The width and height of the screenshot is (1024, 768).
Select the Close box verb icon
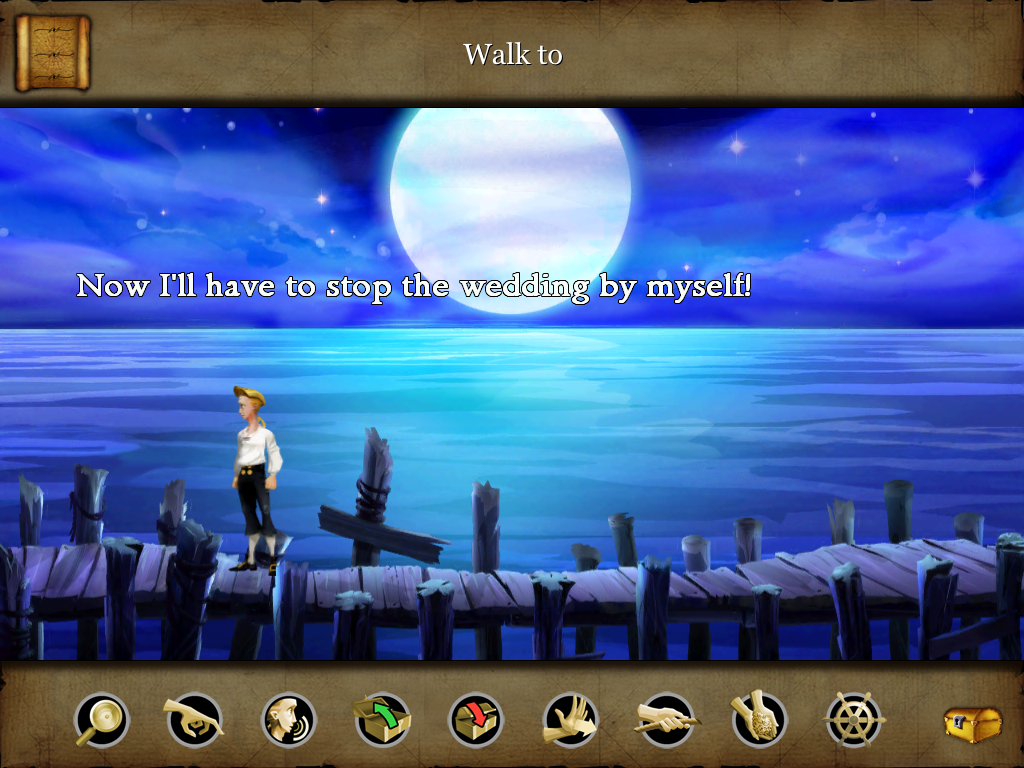[x=476, y=719]
